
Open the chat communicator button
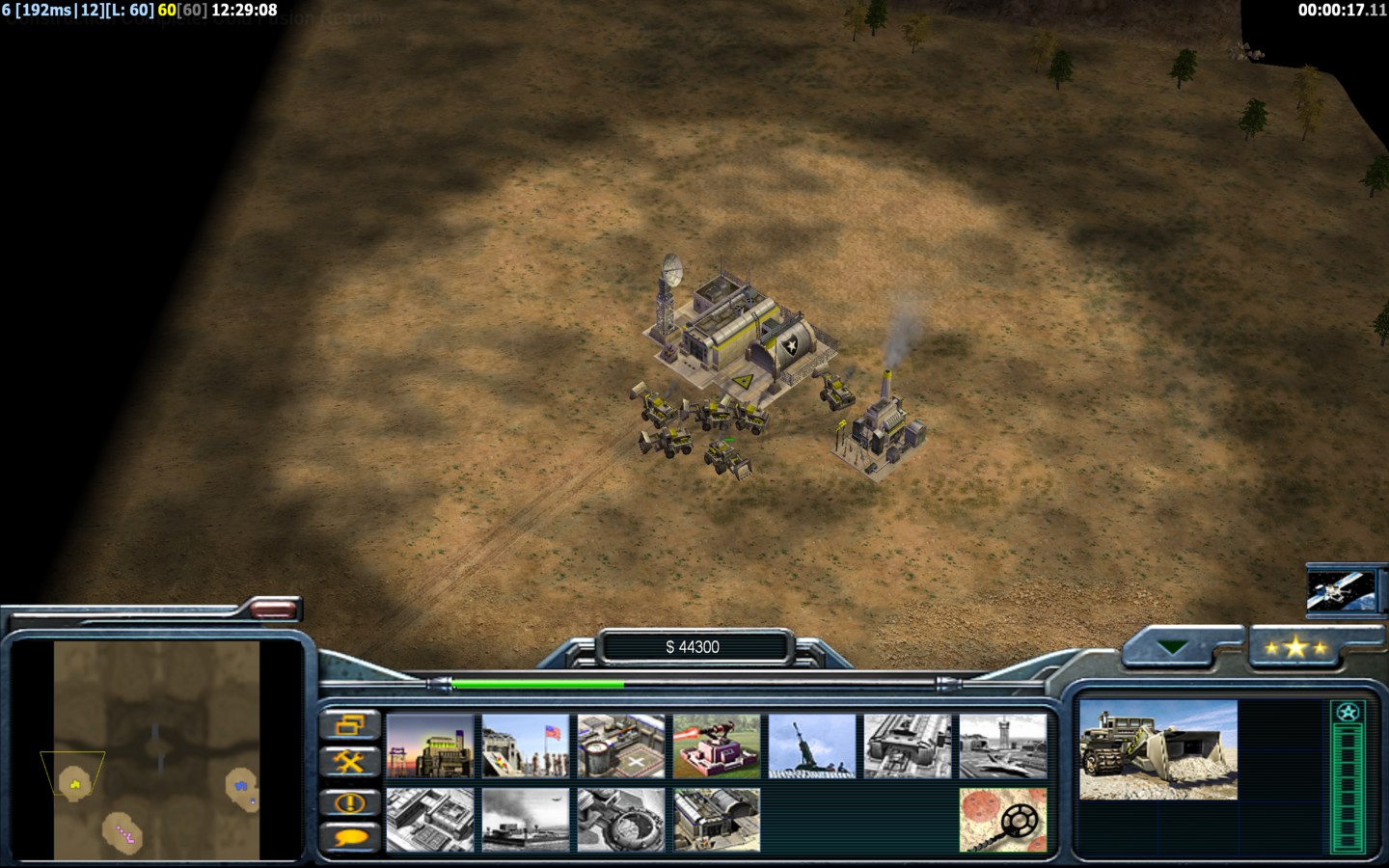point(349,838)
